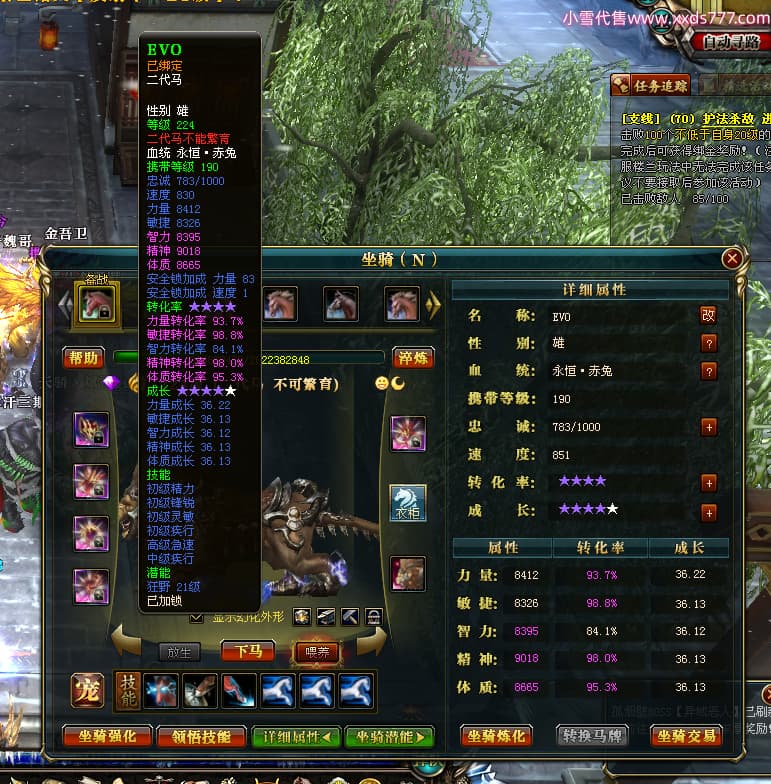Release the mount via 放生
This screenshot has width=771, height=784.
pos(180,652)
